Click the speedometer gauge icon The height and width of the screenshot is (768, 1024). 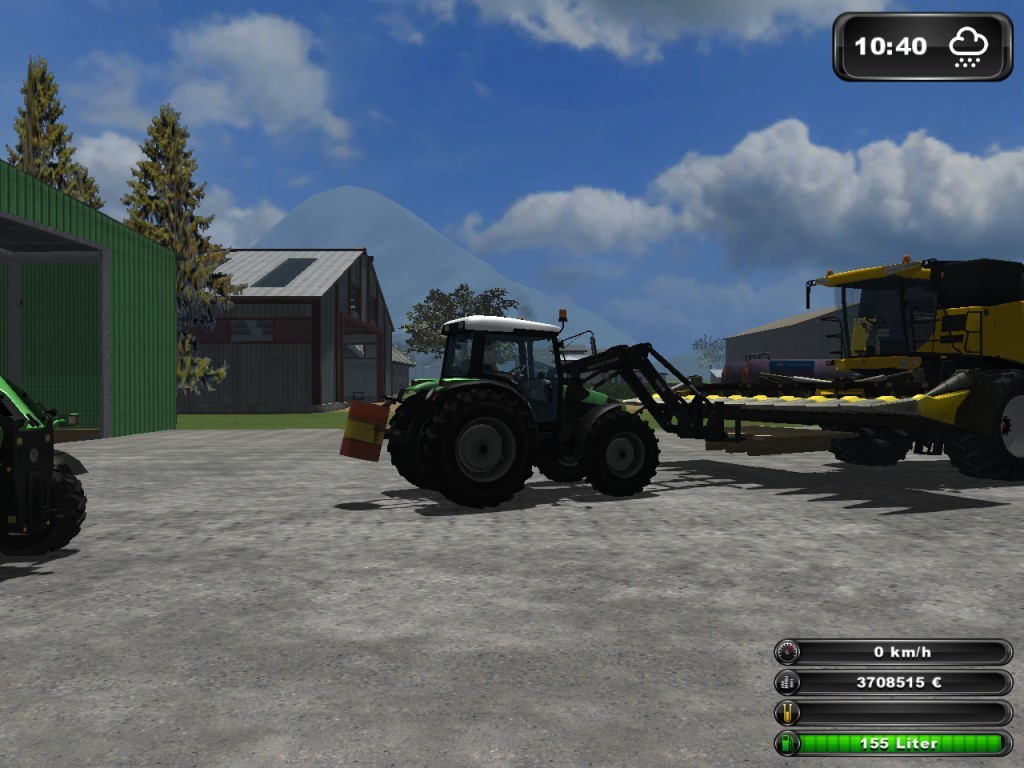click(788, 652)
